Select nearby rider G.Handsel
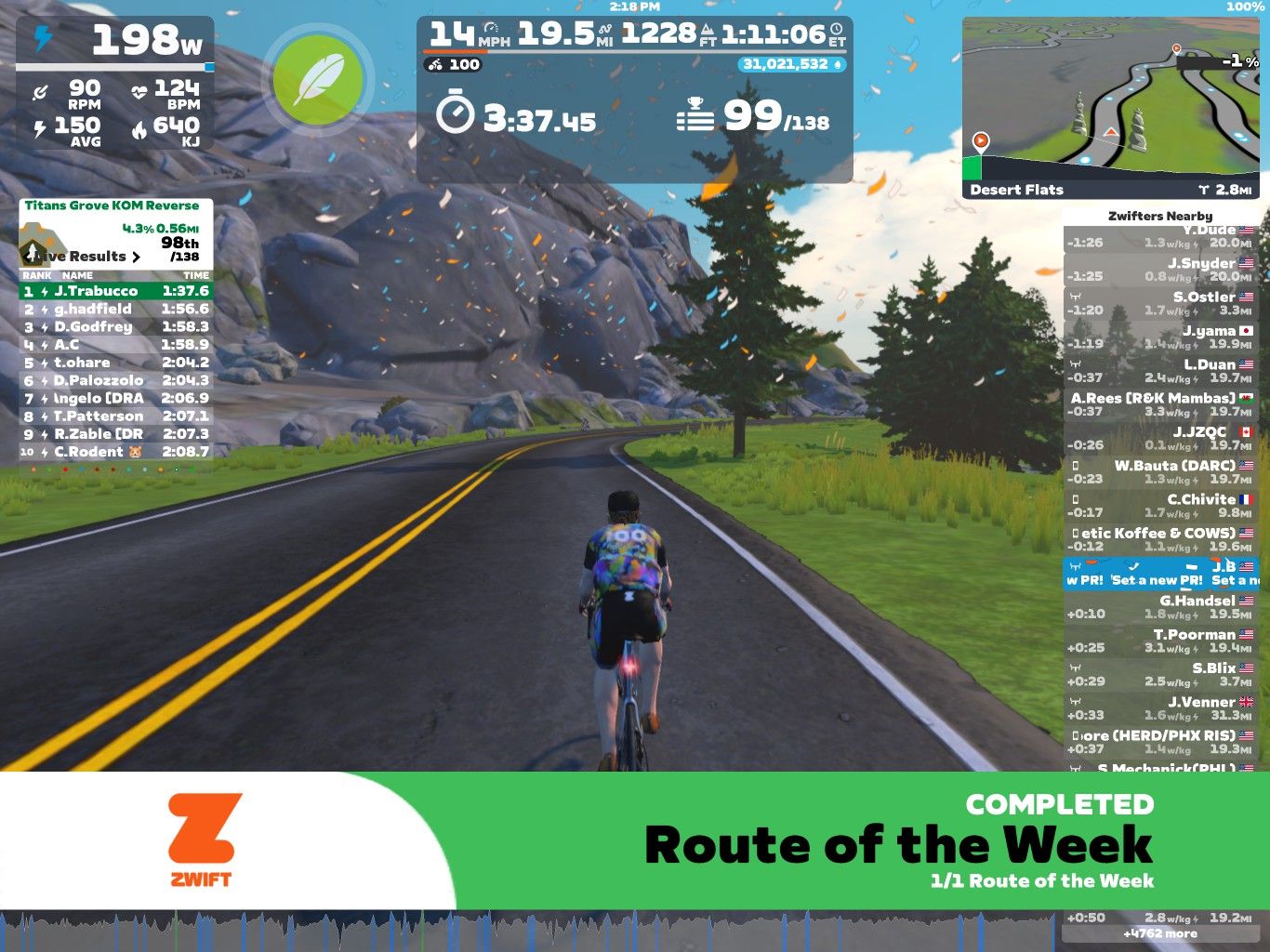The width and height of the screenshot is (1270, 952). [1159, 607]
